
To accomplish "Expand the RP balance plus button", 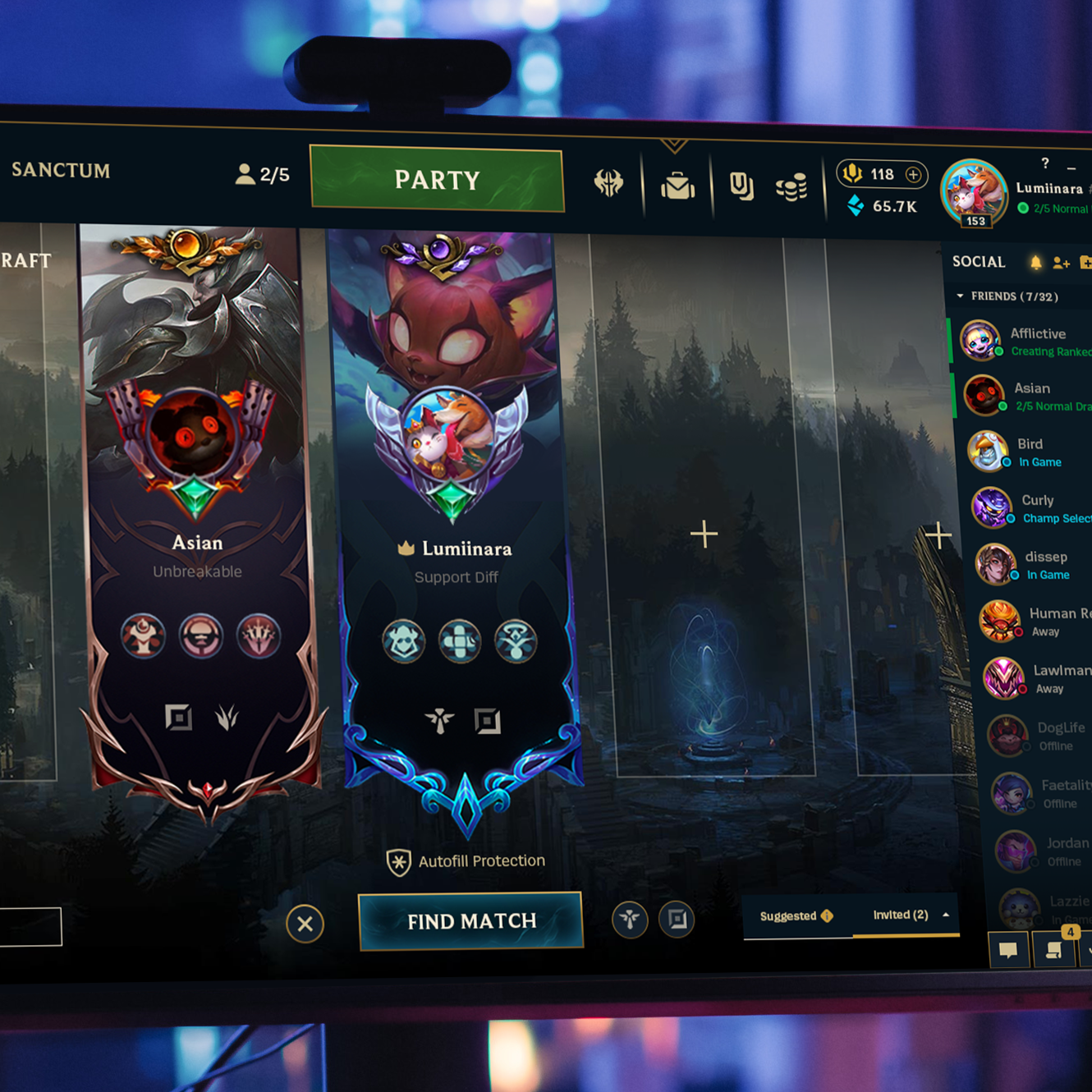I will click(x=913, y=174).
